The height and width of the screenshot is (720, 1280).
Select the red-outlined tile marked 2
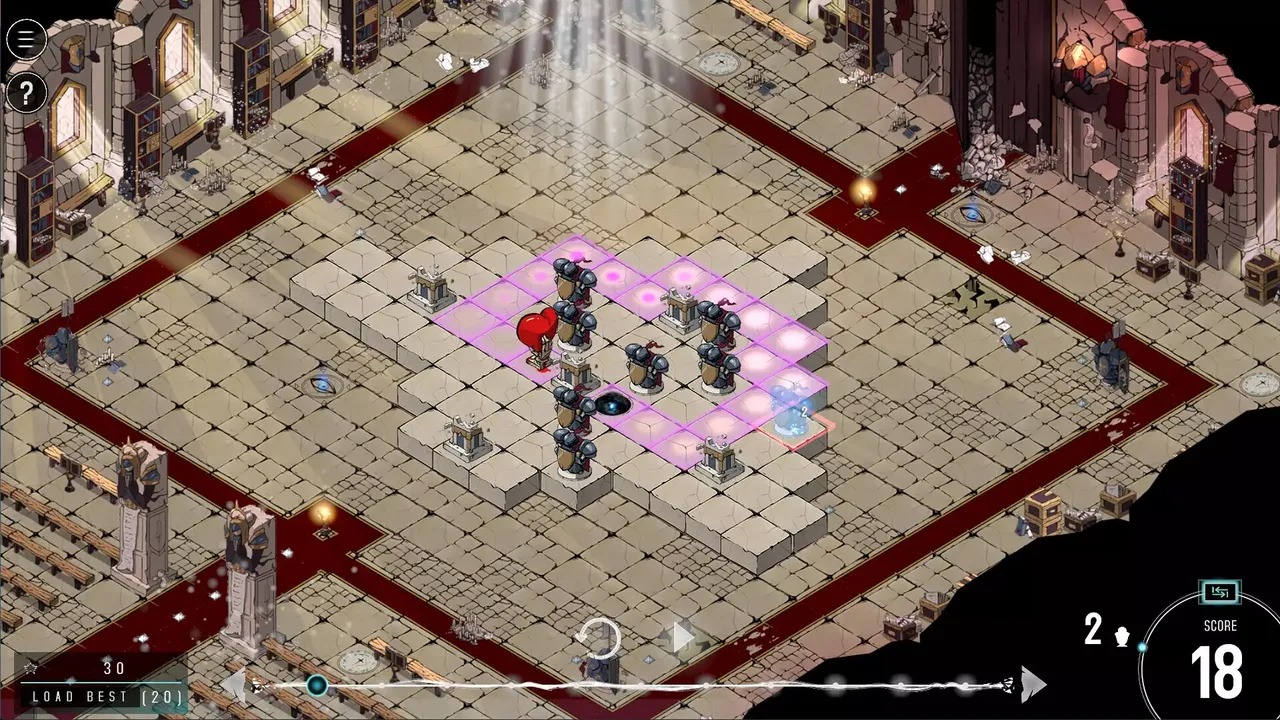pos(797,424)
